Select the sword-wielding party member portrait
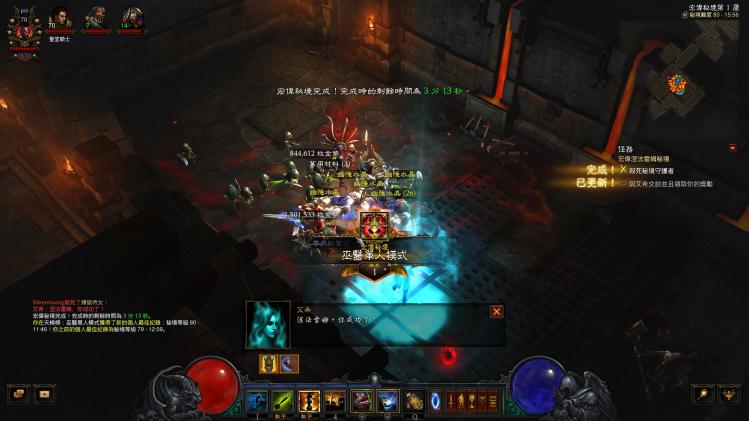This screenshot has width=749, height=421. 131,19
